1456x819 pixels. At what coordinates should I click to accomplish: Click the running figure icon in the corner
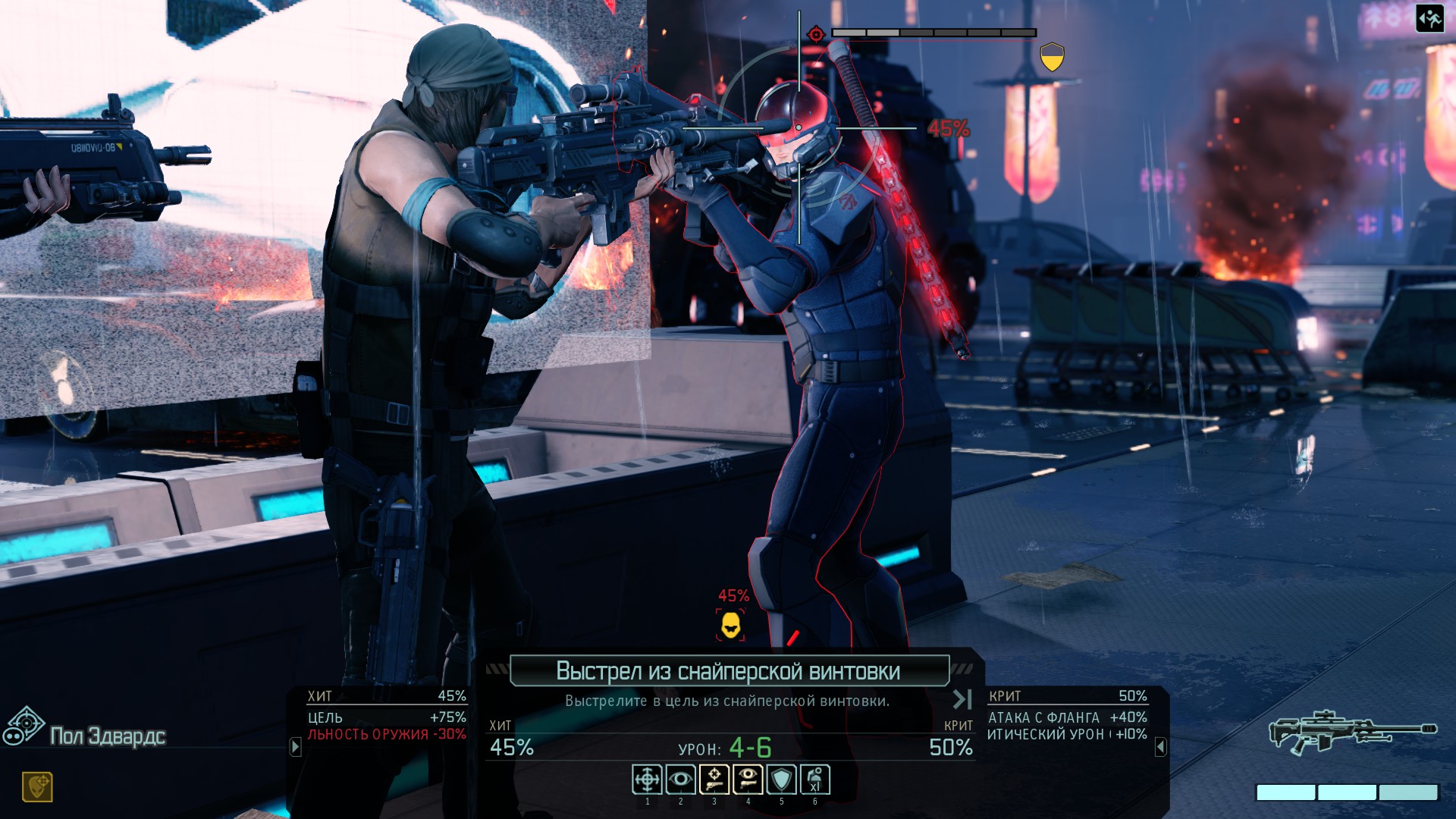point(1429,19)
